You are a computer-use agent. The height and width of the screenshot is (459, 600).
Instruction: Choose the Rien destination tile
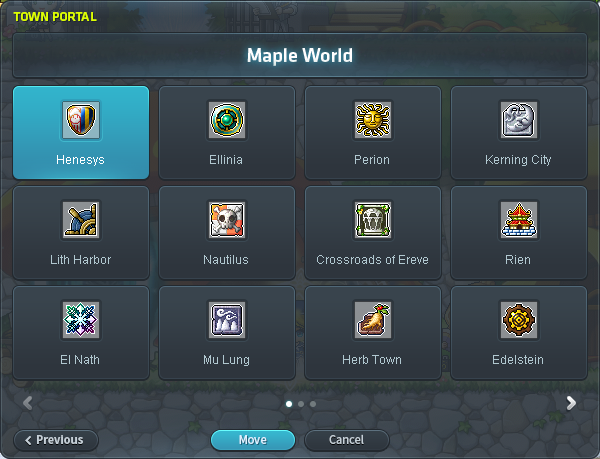click(x=518, y=232)
